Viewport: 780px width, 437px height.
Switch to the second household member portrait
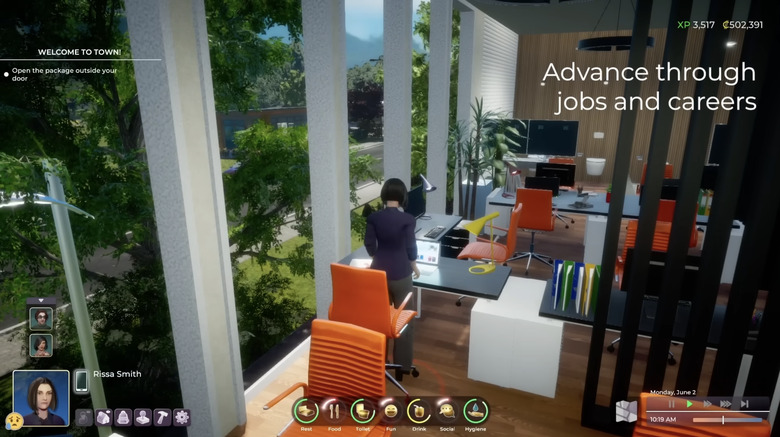41,344
